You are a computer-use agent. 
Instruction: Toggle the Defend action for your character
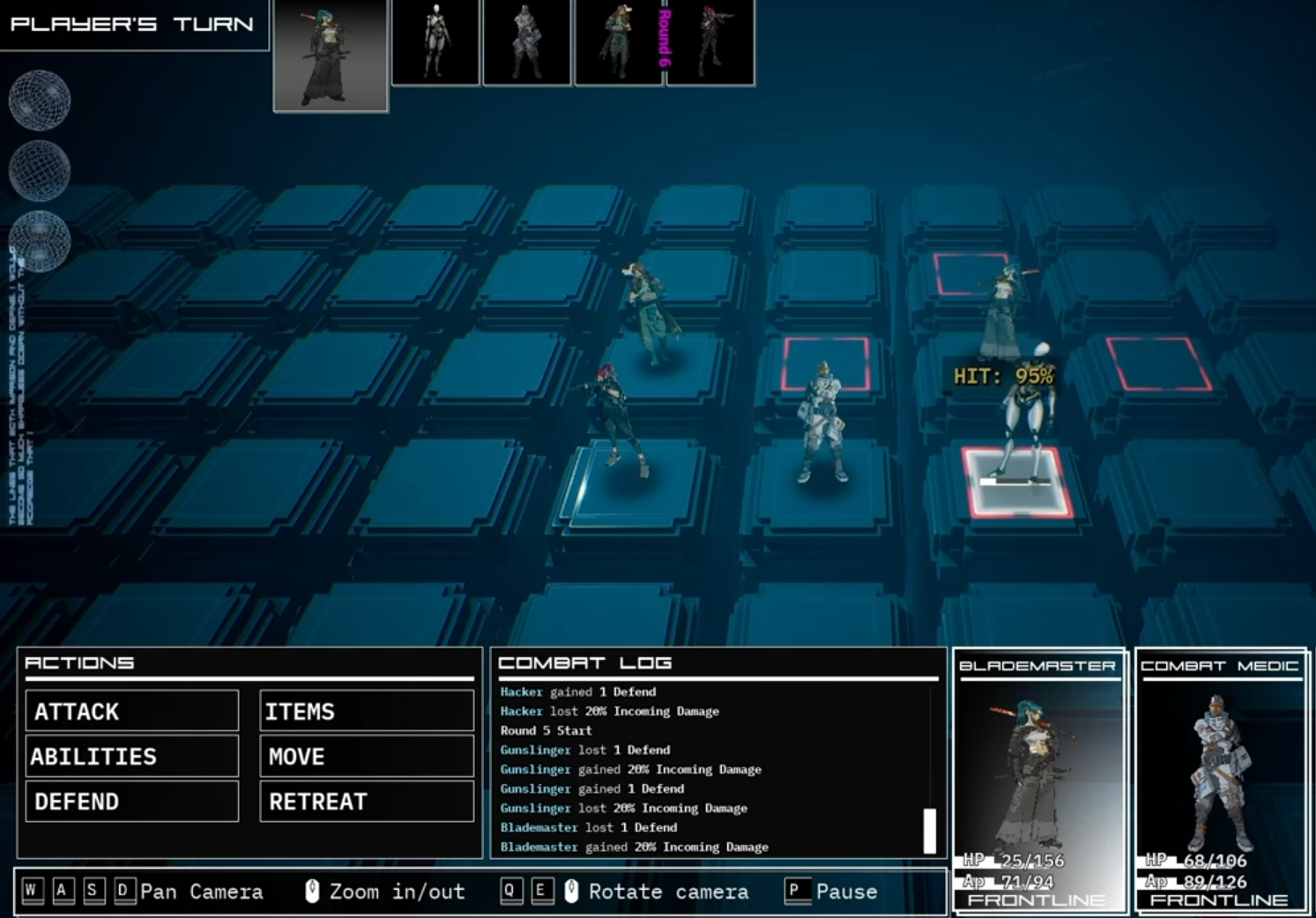130,801
